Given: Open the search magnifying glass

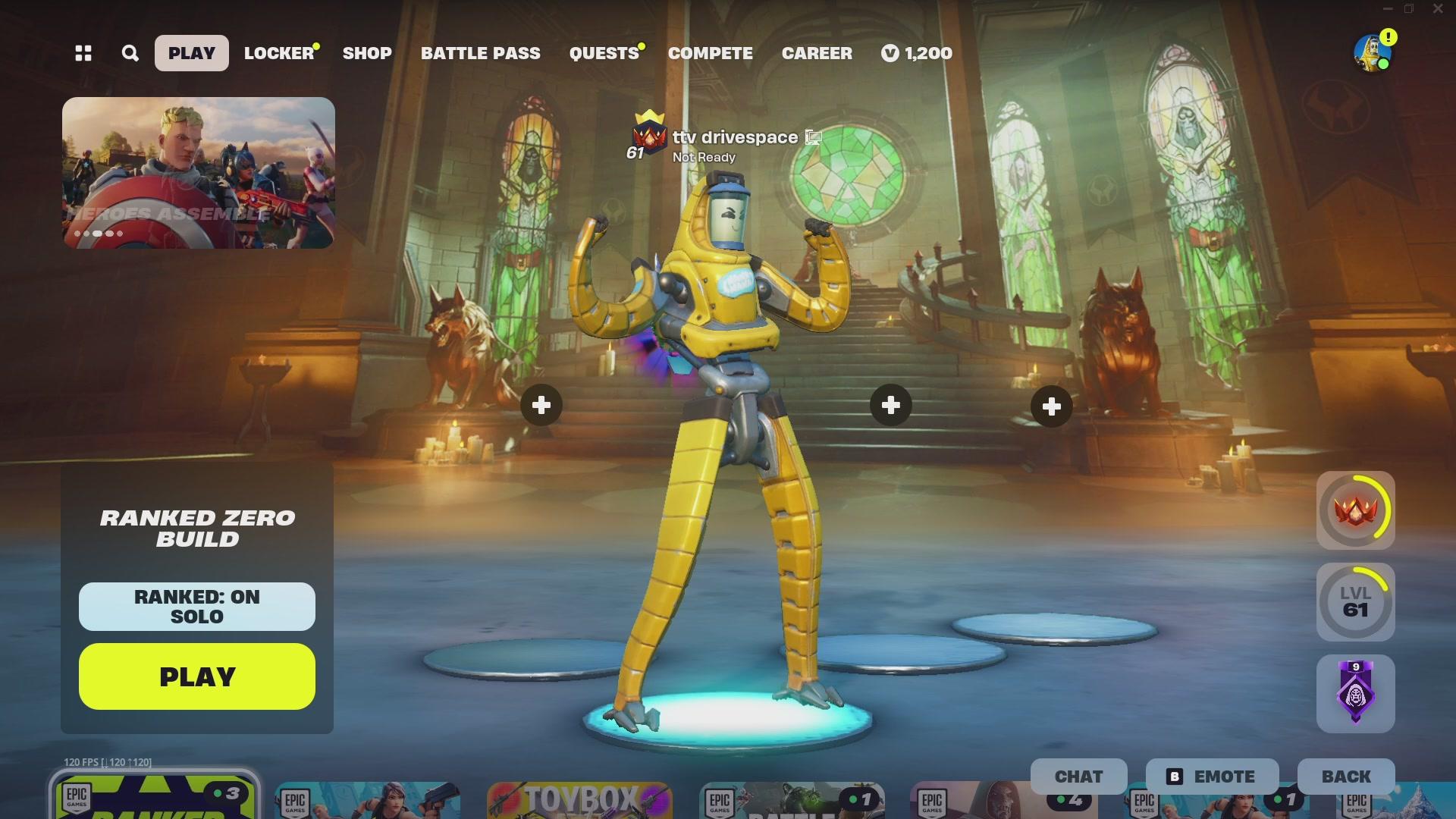Looking at the screenshot, I should coord(130,53).
